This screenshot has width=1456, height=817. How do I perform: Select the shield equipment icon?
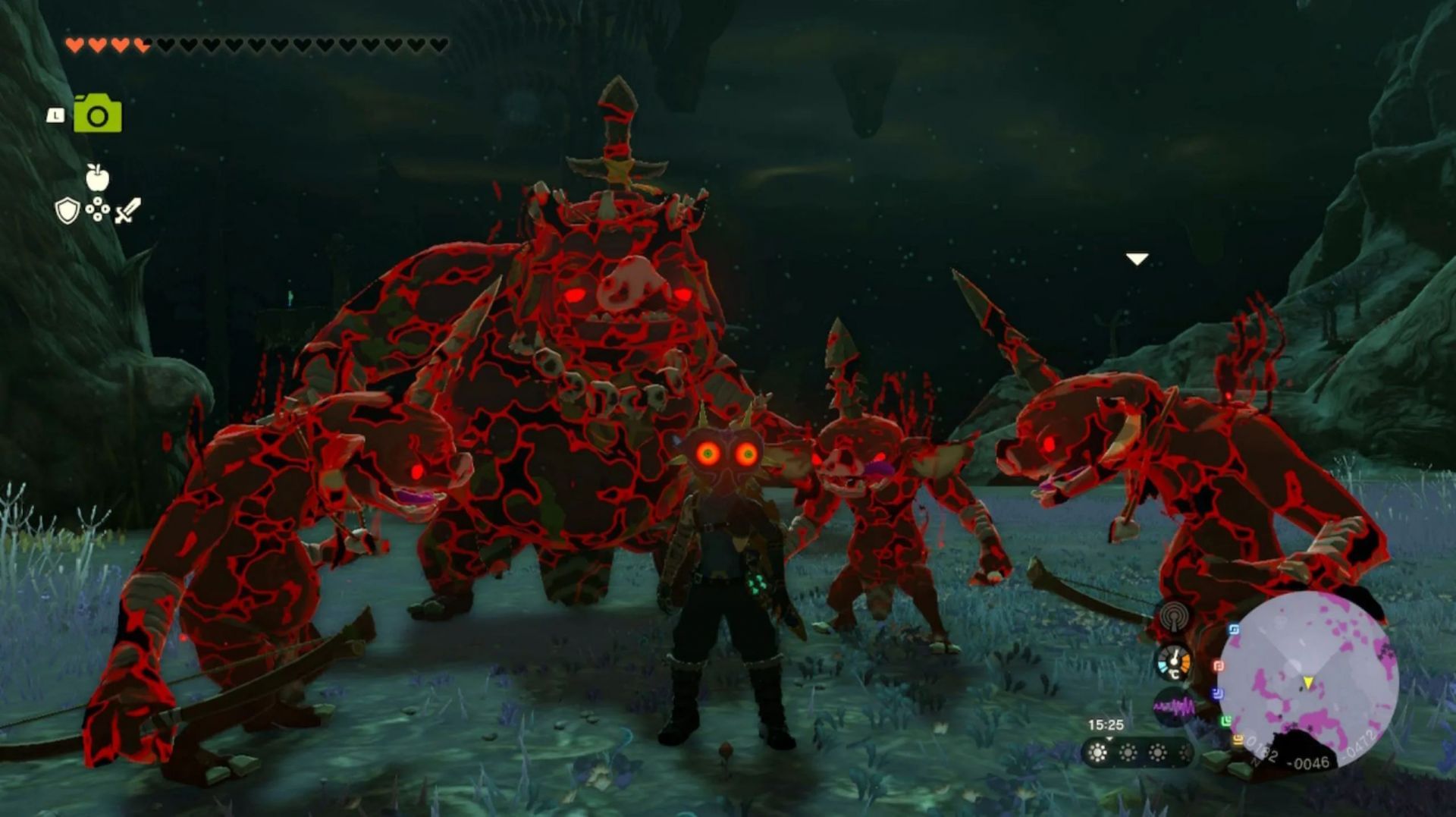click(x=67, y=211)
